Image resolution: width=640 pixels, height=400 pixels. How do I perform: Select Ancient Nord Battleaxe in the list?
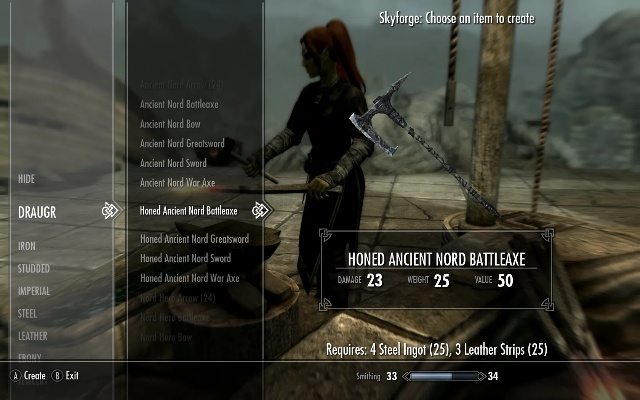[x=179, y=104]
